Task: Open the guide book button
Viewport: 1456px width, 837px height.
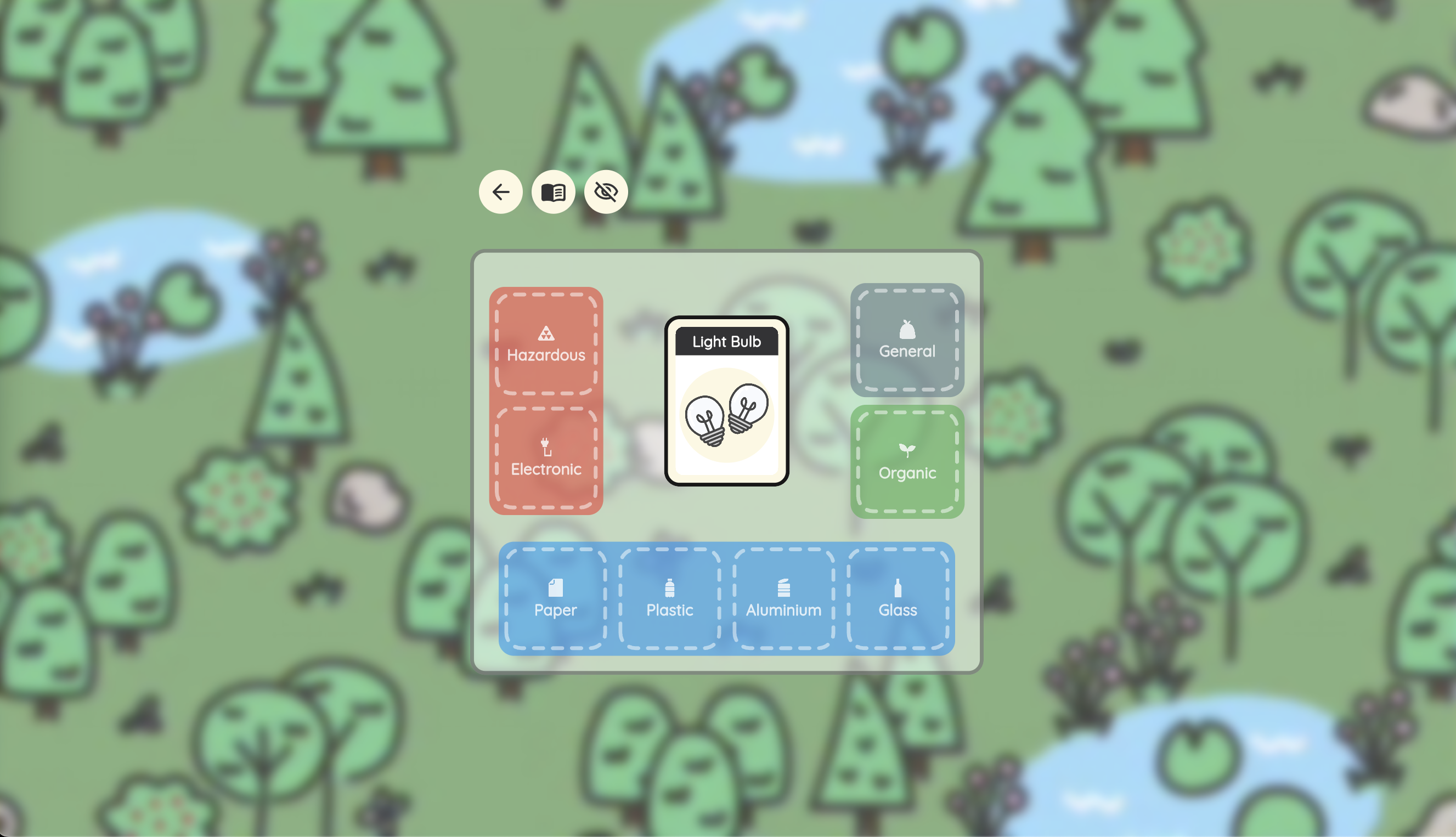Action: 553,192
